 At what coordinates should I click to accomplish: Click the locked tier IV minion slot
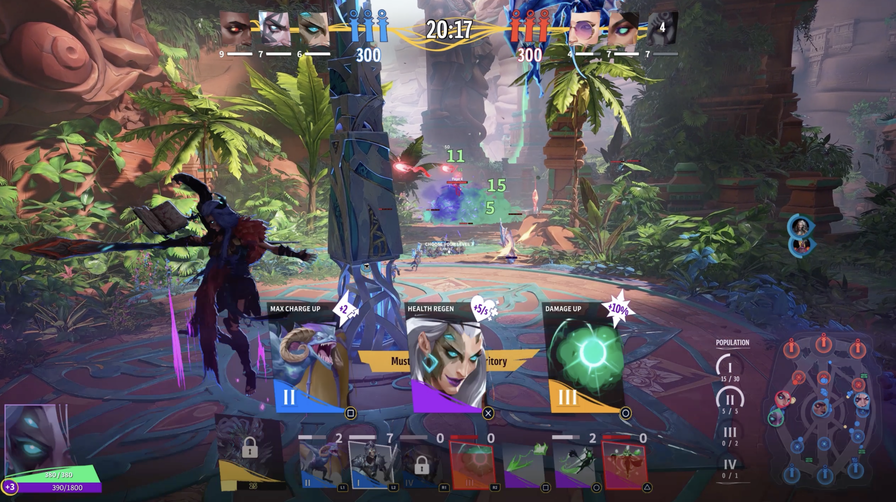click(x=422, y=464)
